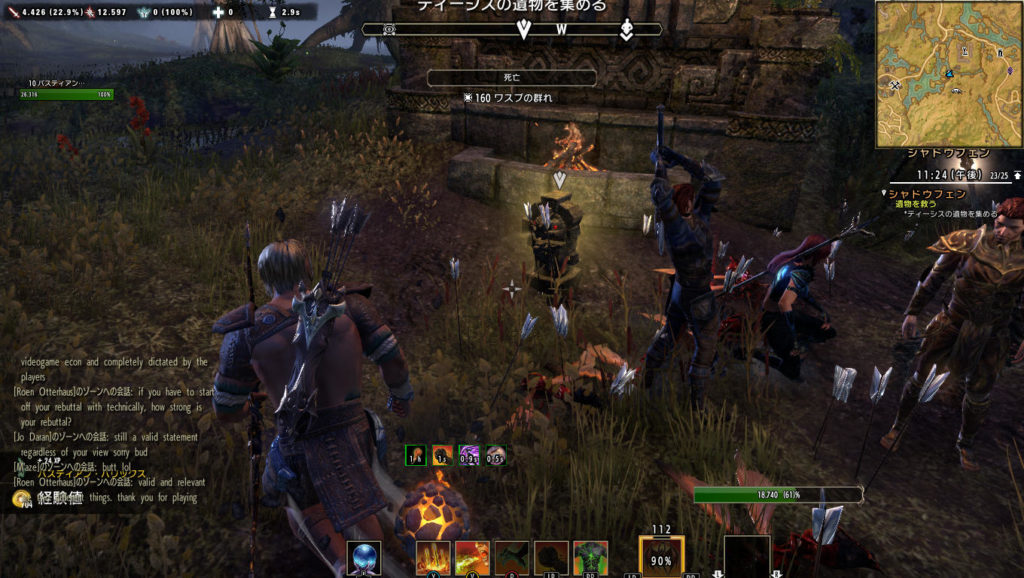Activate the fiery eruption ability
This screenshot has width=1024, height=578.
point(433,558)
